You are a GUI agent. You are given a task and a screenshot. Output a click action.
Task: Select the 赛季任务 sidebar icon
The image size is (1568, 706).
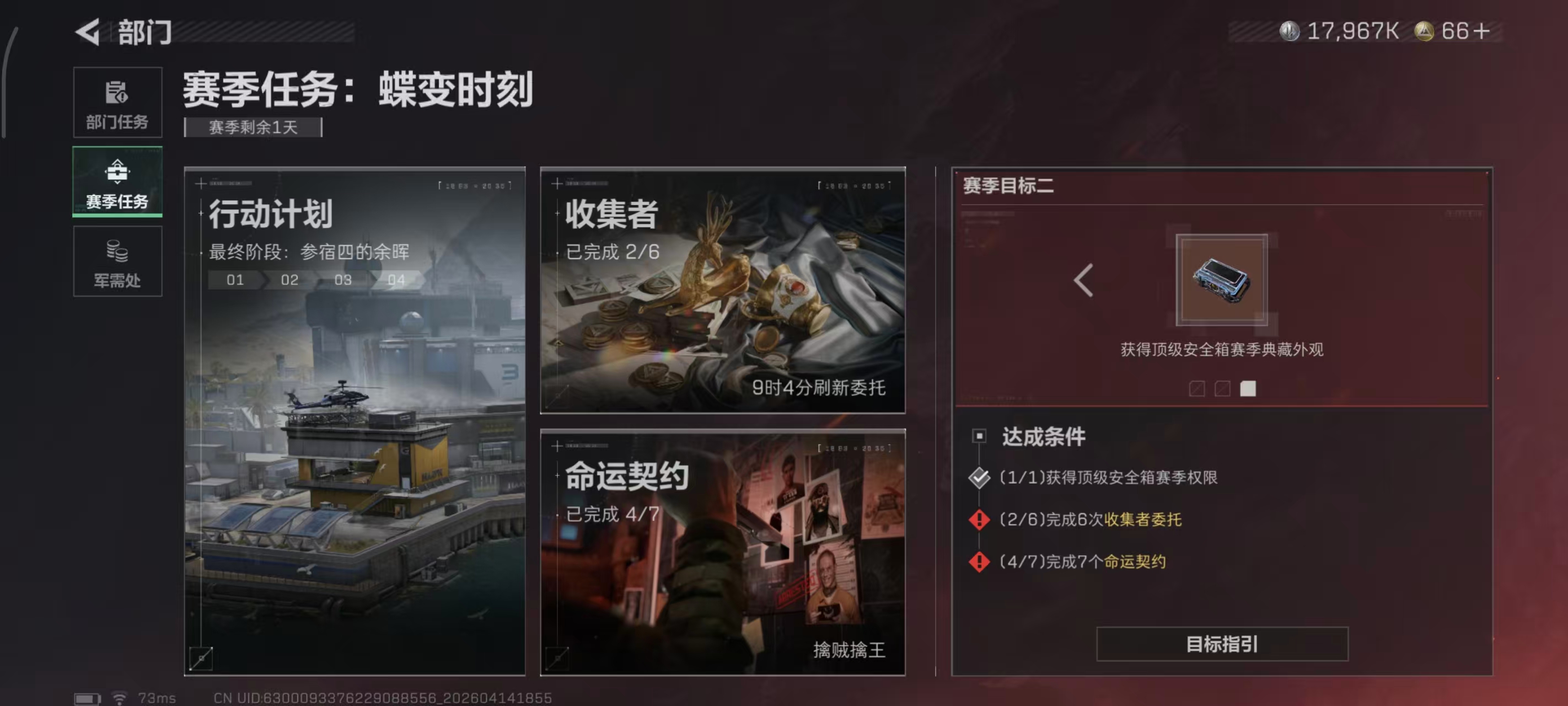click(x=117, y=181)
